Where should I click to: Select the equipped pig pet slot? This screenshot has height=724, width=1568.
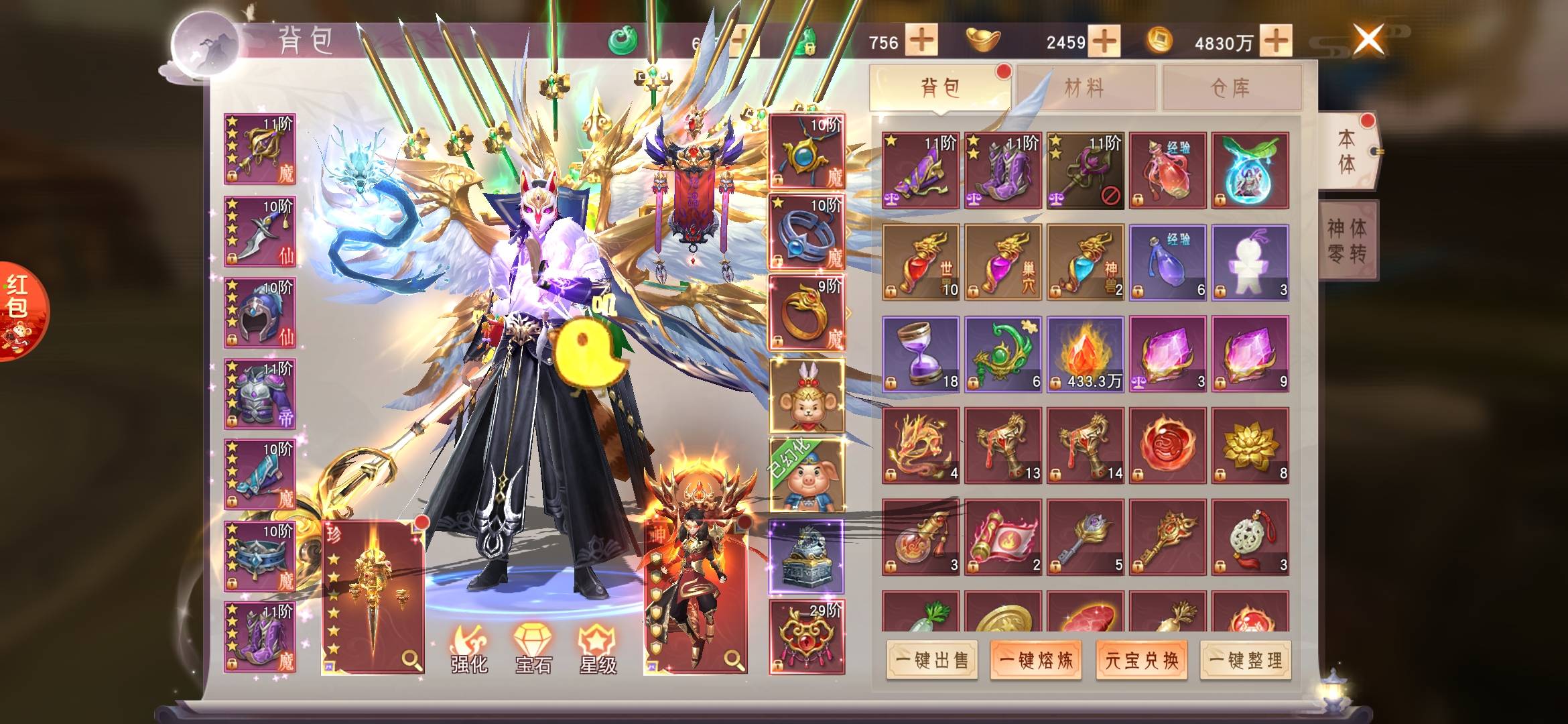(807, 475)
